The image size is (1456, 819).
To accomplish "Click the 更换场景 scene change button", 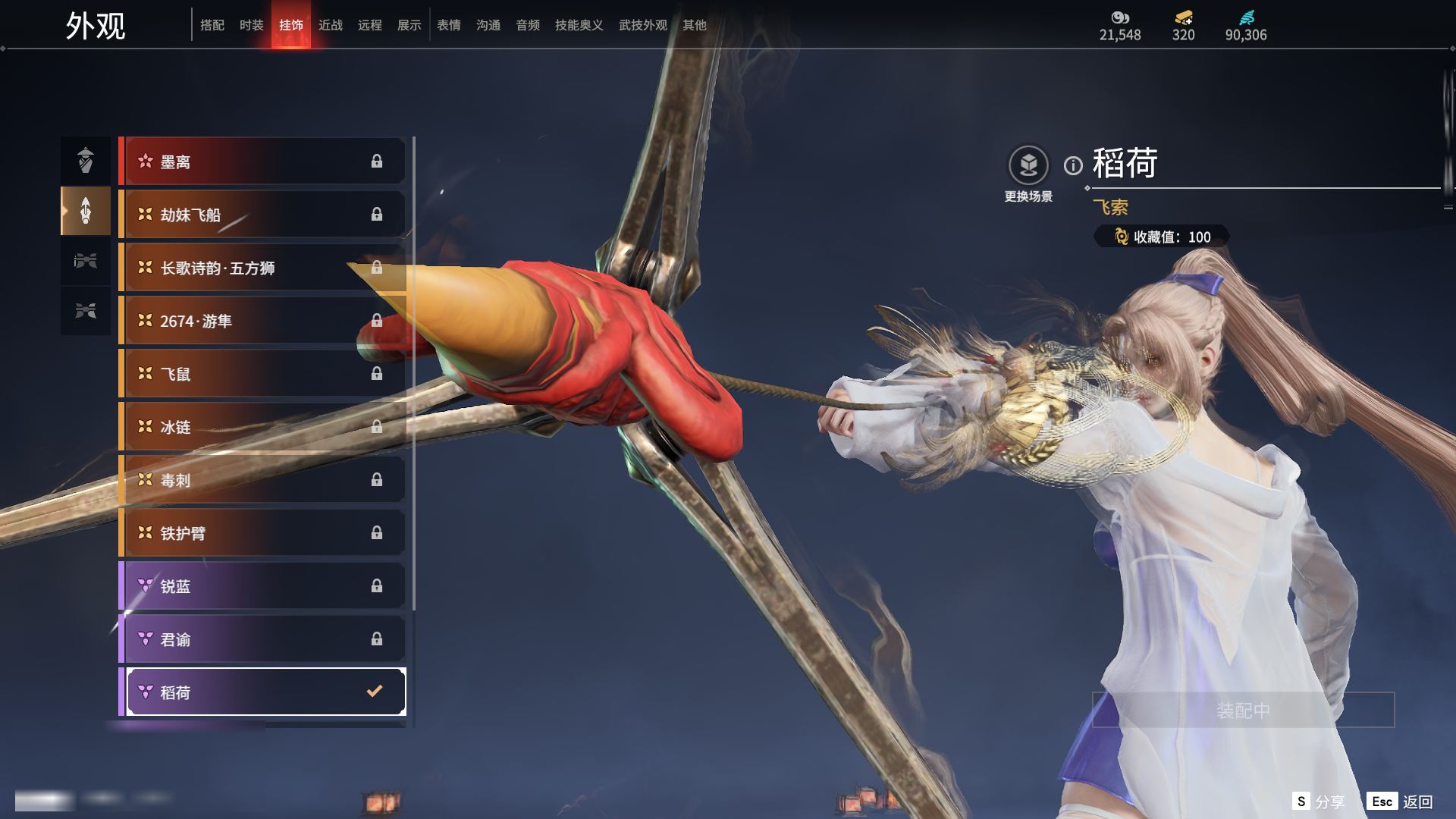I will 1028,165.
